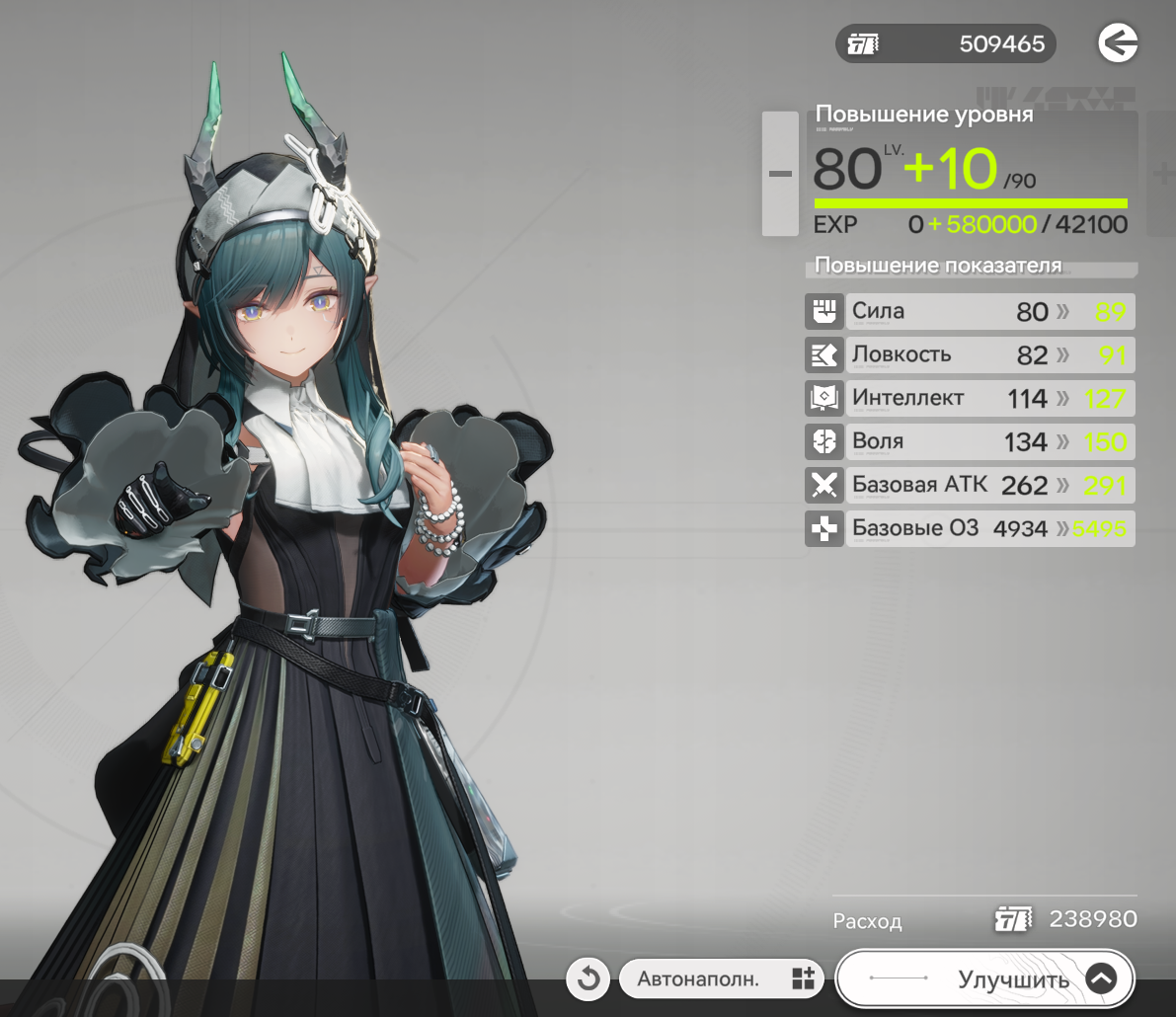Reset selection with the circular arrow button

point(588,978)
